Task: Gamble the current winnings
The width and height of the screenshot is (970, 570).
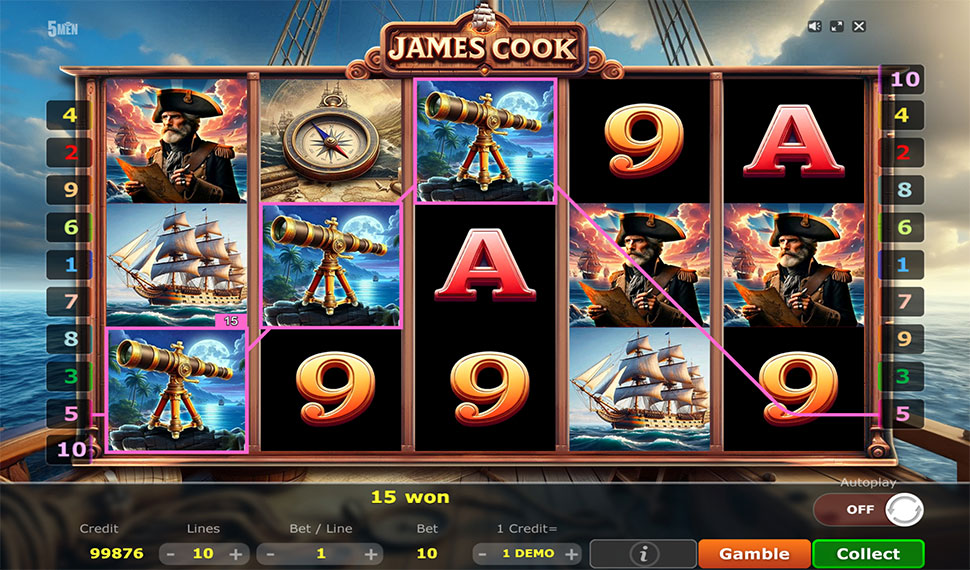Action: click(754, 553)
